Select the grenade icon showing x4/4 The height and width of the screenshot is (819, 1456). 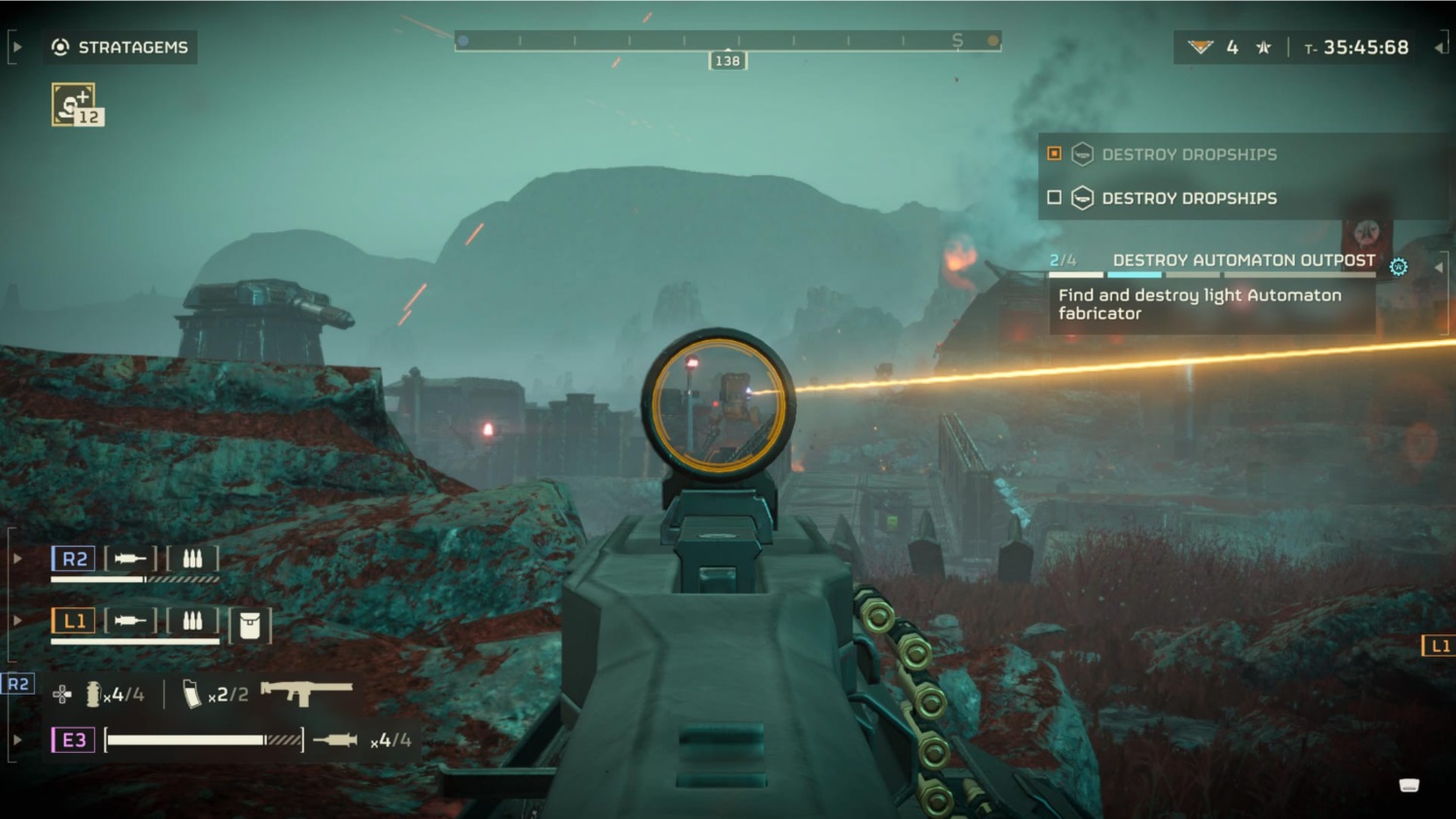[91, 694]
